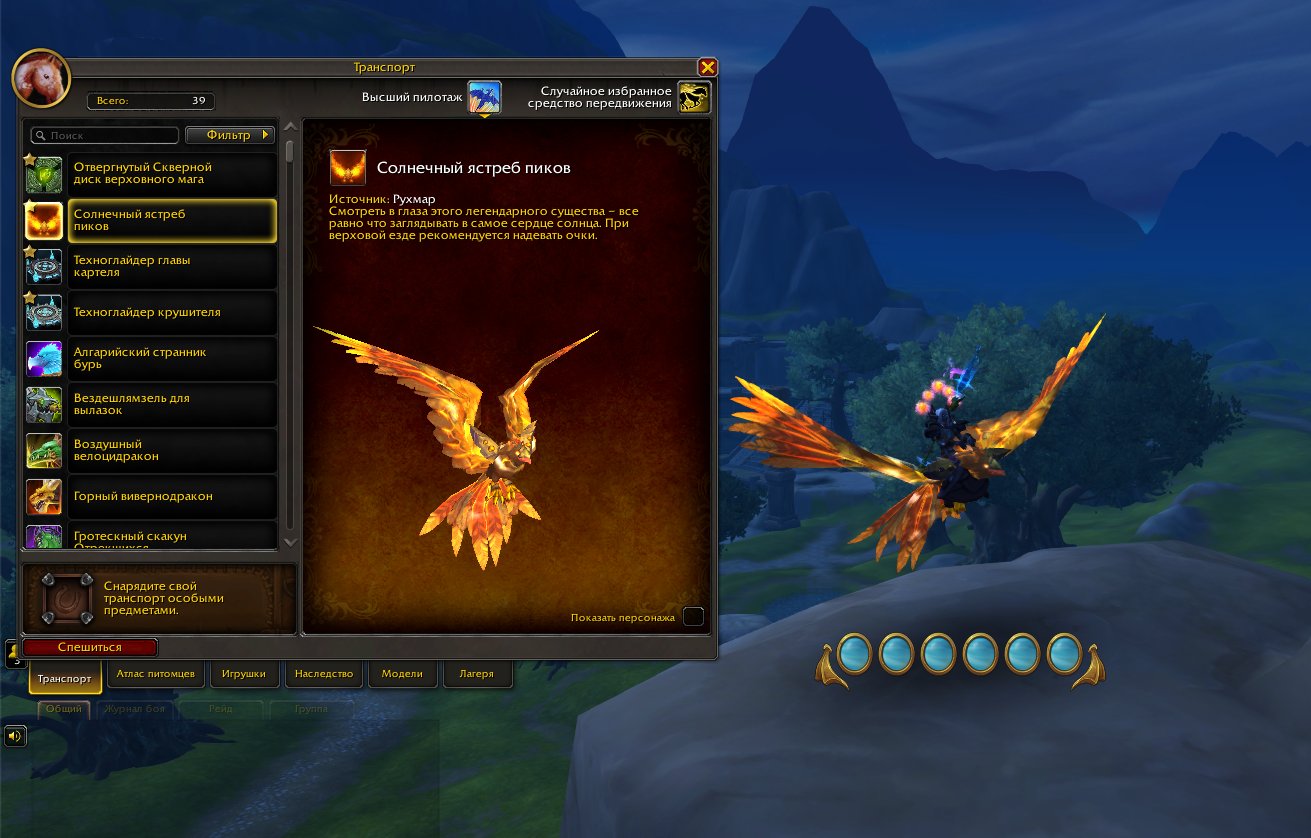Screen dimensions: 1311x838
Task: Click the Воздушный велоцидракон icon
Action: [43, 450]
